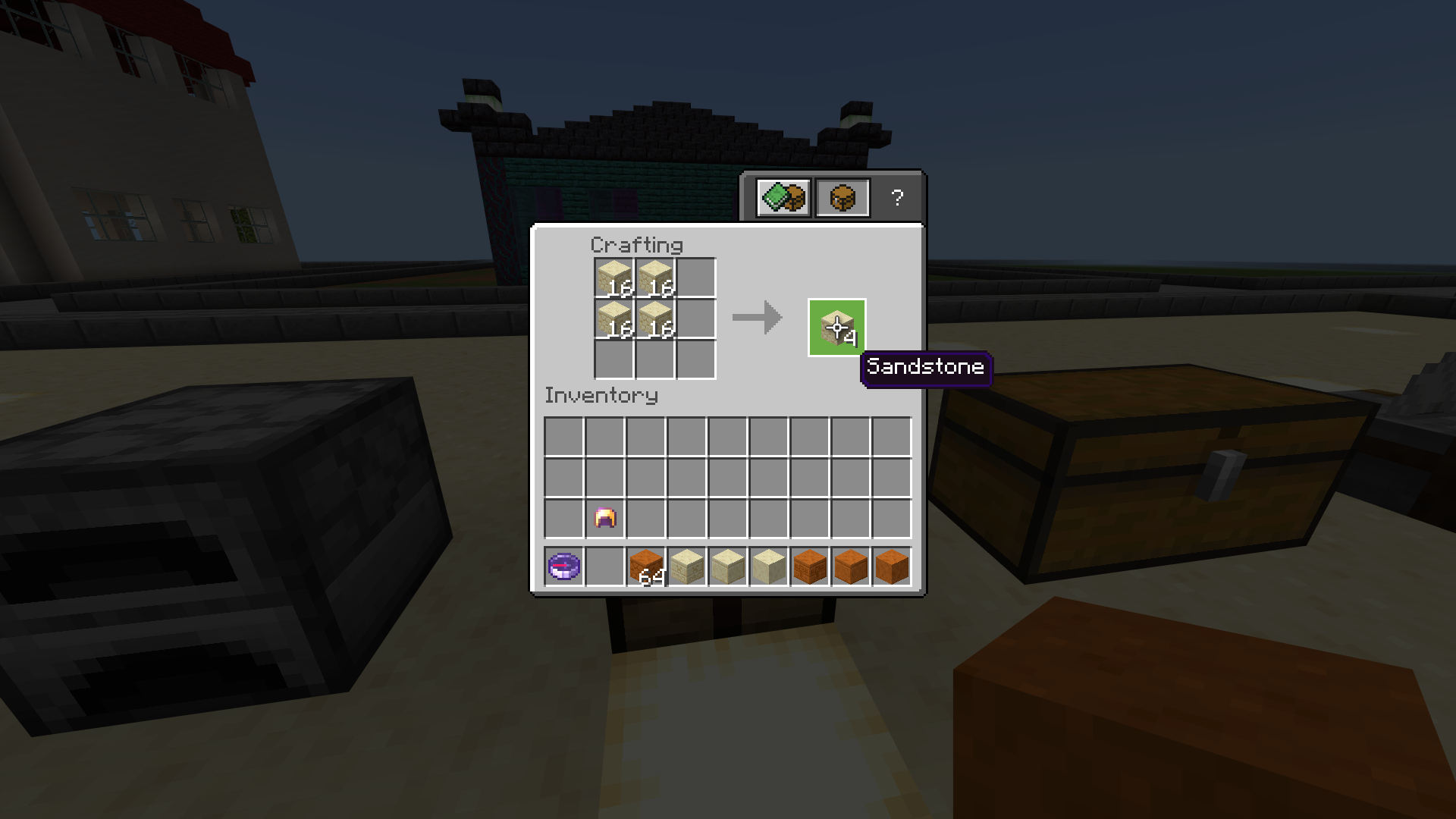Click the empty hotbar slot beside the compass

[x=604, y=567]
